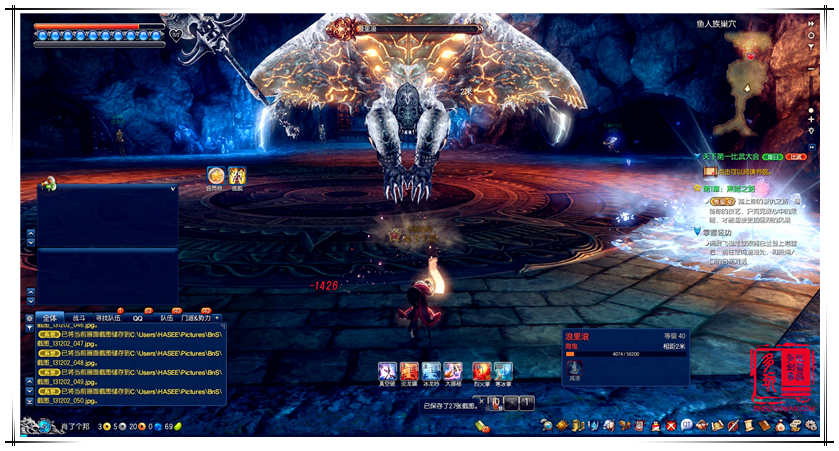Open the chat settings gear icon
The height and width of the screenshot is (451, 839).
pyautogui.click(x=29, y=318)
